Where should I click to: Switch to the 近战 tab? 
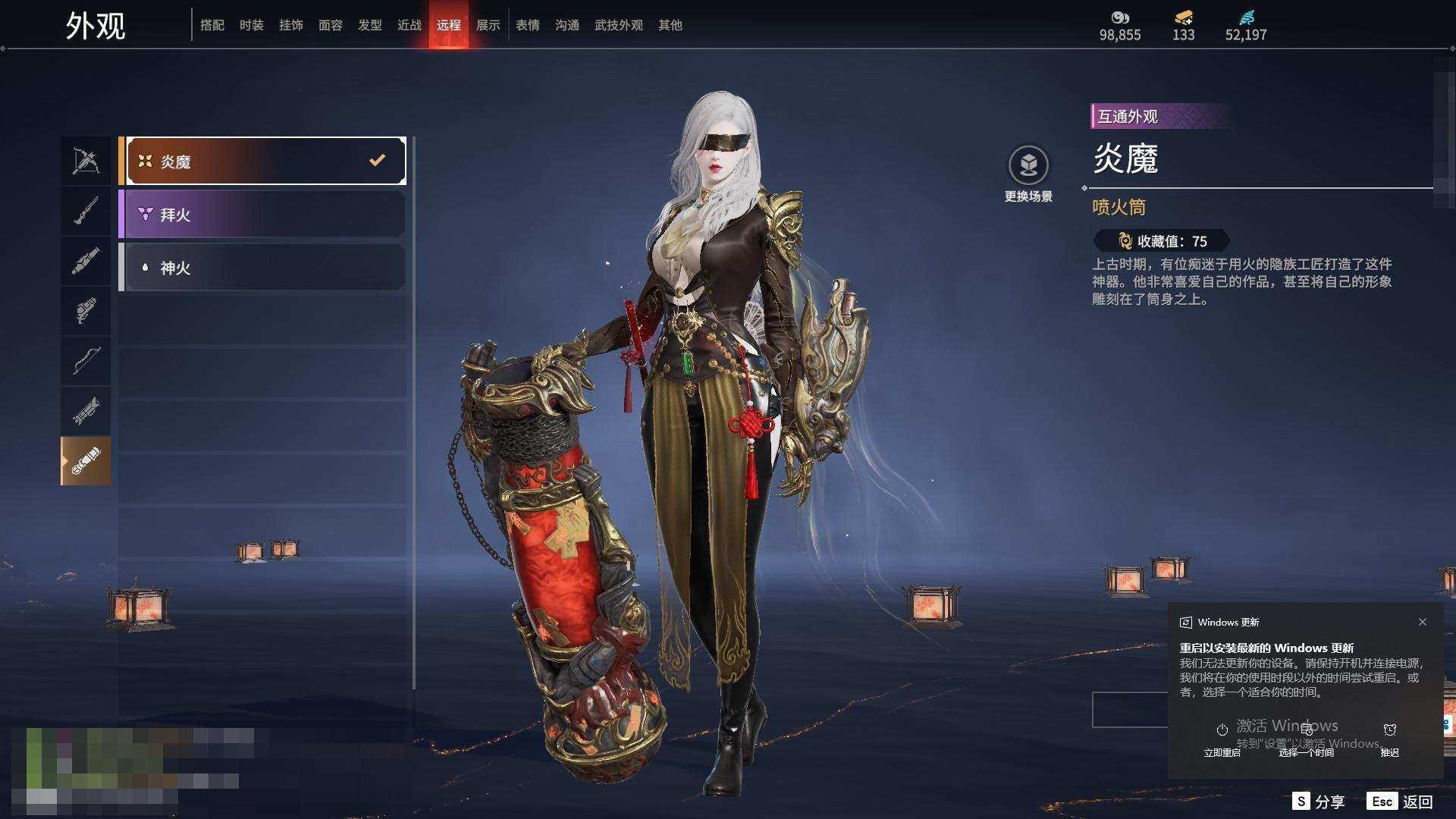(409, 25)
